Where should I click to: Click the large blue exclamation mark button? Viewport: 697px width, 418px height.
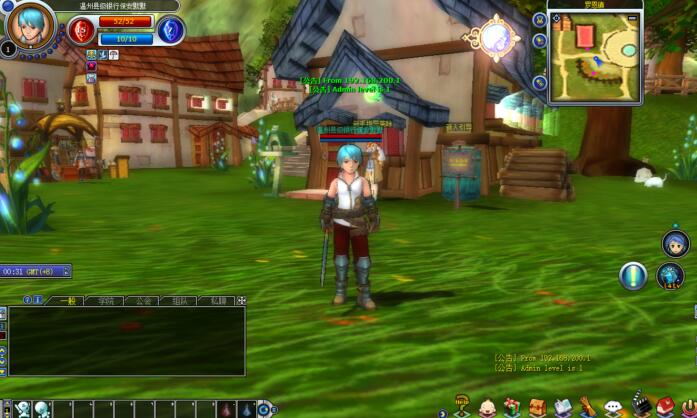pos(632,276)
